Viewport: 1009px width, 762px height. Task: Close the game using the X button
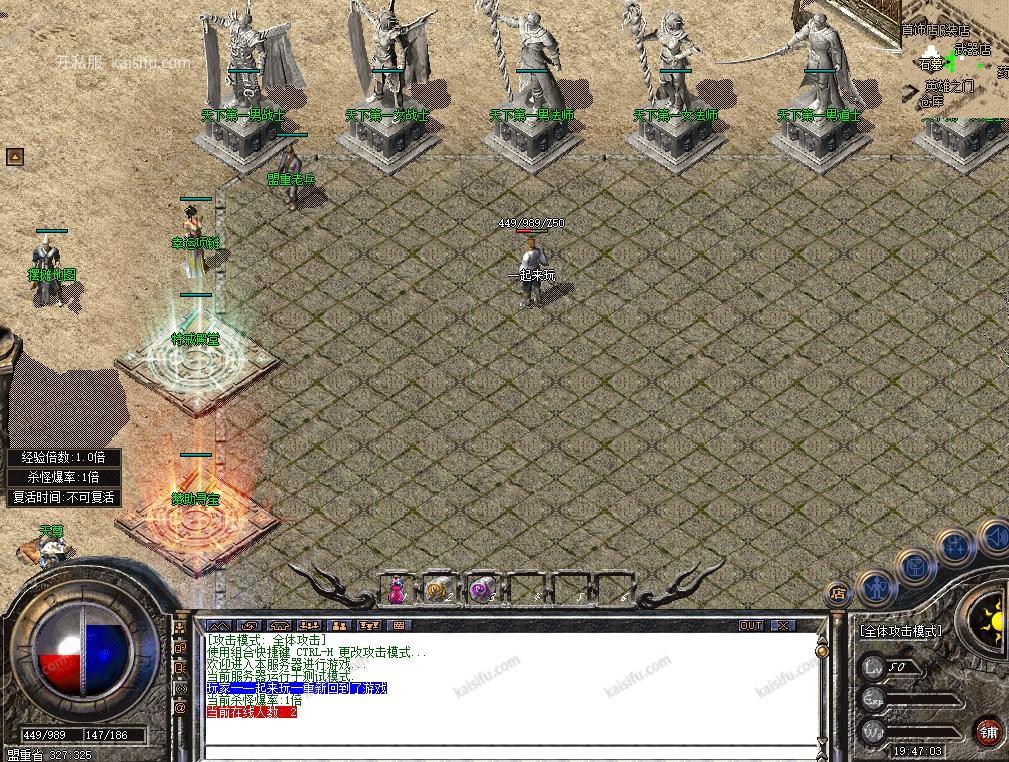pyautogui.click(x=783, y=626)
